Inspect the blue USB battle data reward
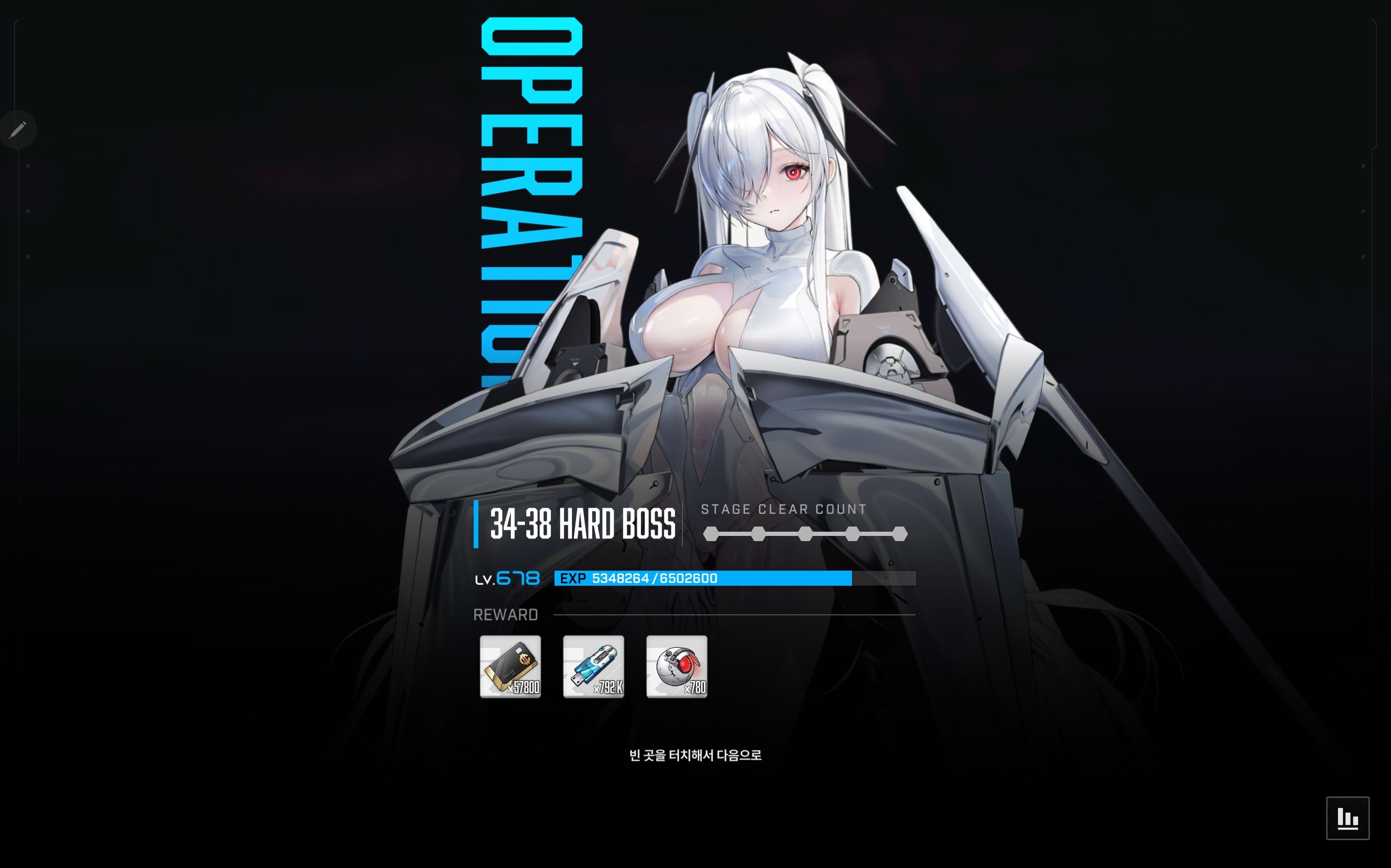The height and width of the screenshot is (868, 1391). [x=593, y=666]
